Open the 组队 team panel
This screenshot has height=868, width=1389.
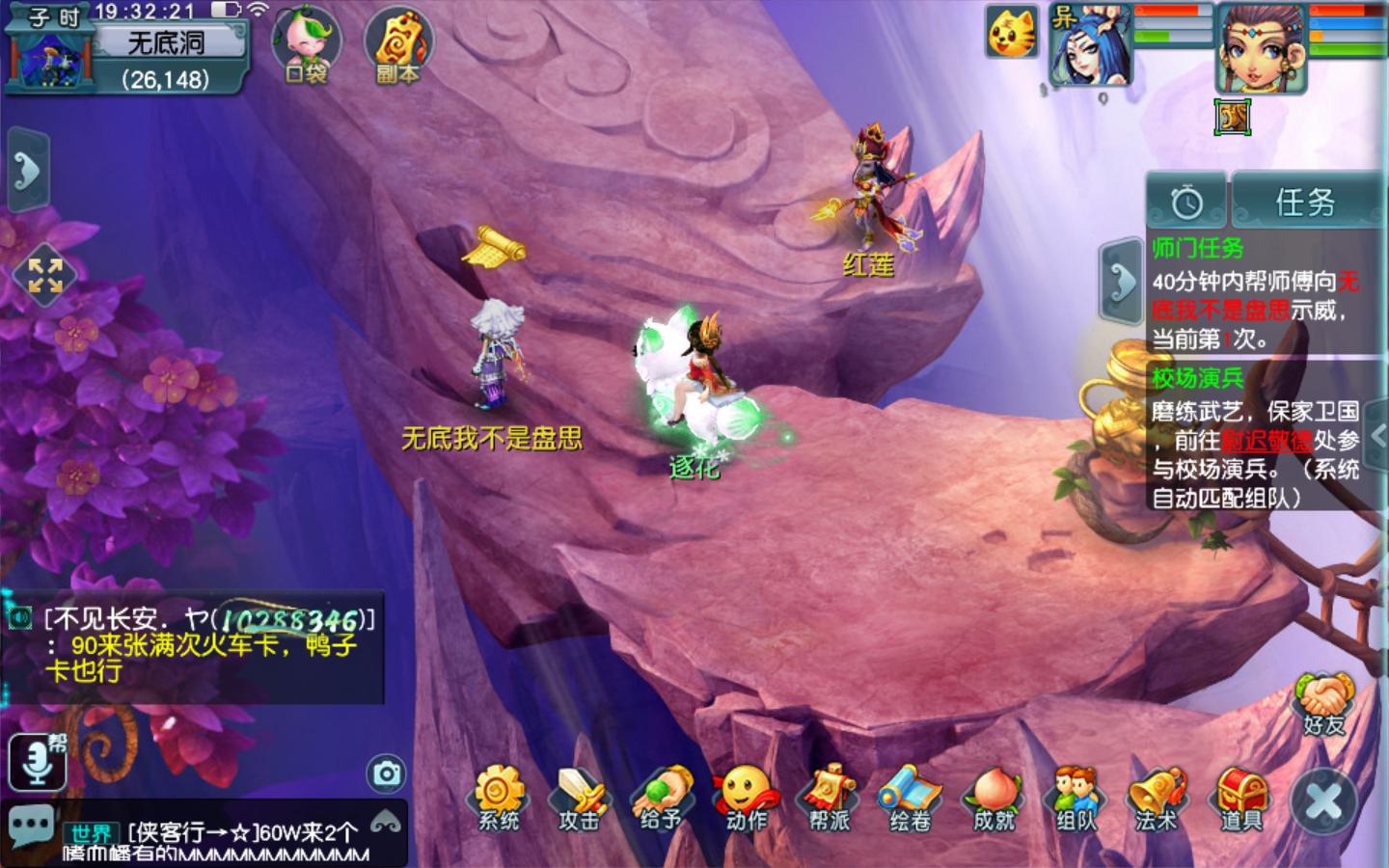pyautogui.click(x=1076, y=797)
